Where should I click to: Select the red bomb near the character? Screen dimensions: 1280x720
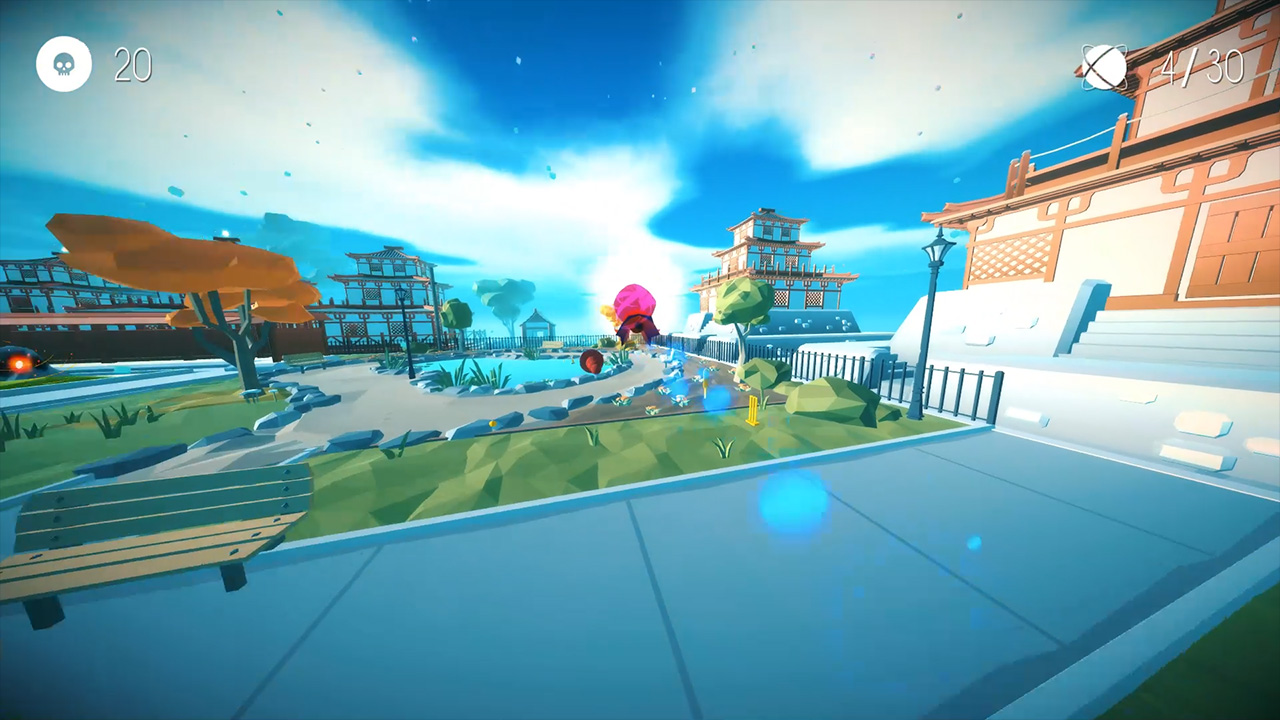(x=590, y=362)
